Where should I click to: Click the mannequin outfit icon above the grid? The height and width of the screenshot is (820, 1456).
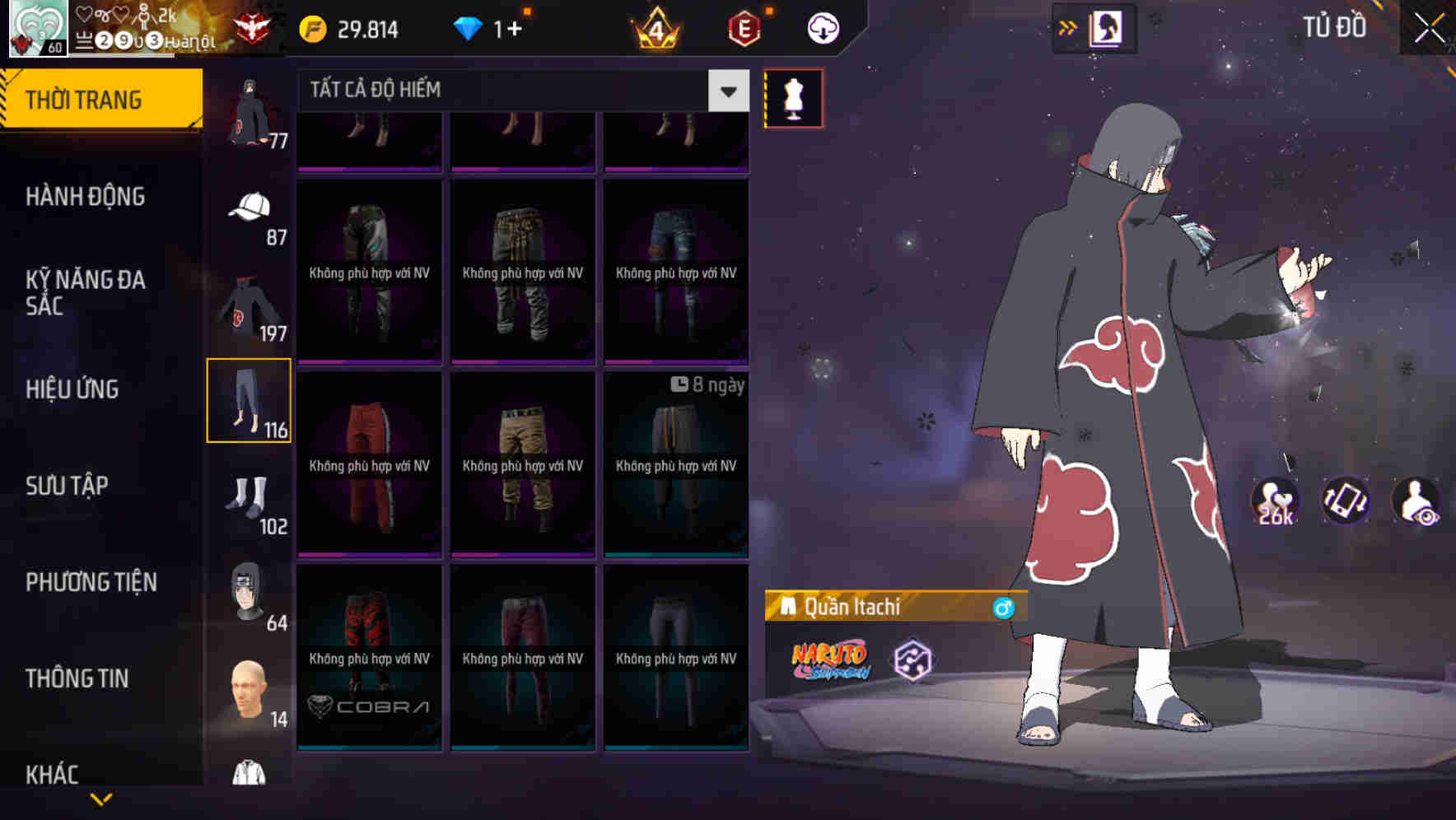793,97
